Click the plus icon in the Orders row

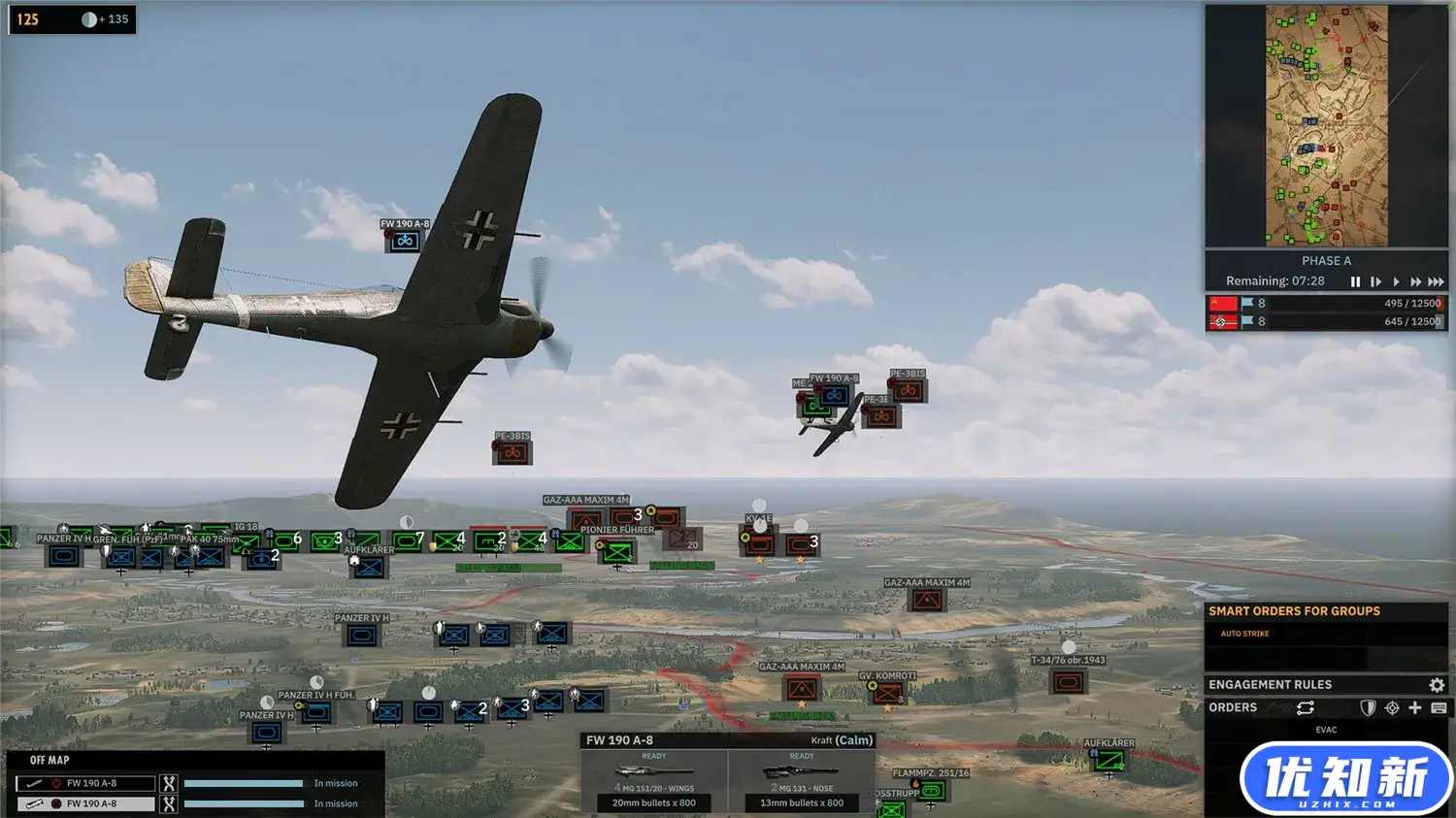point(1415,707)
